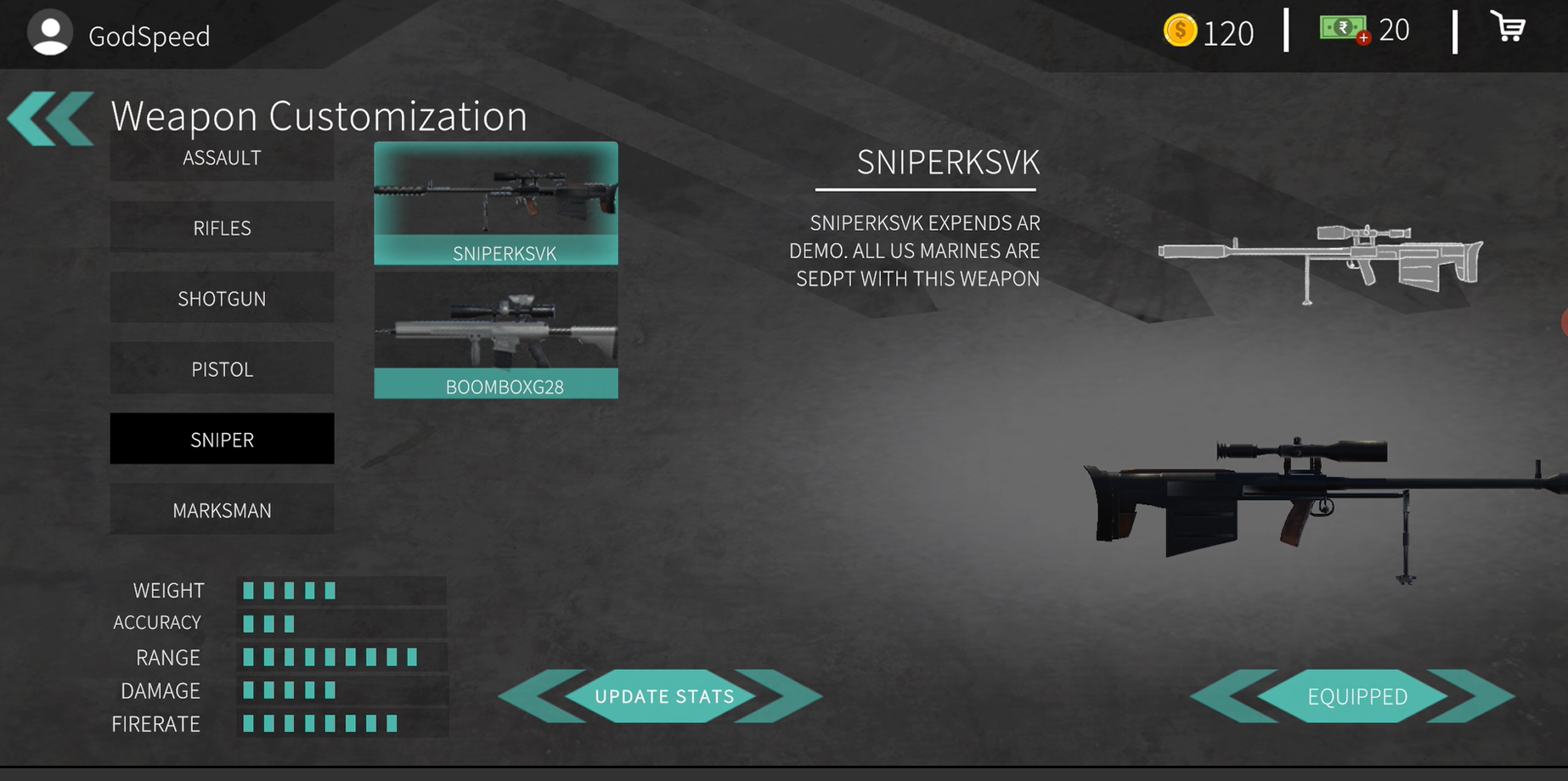Click the Equipped button
The image size is (1568, 781).
click(1356, 696)
